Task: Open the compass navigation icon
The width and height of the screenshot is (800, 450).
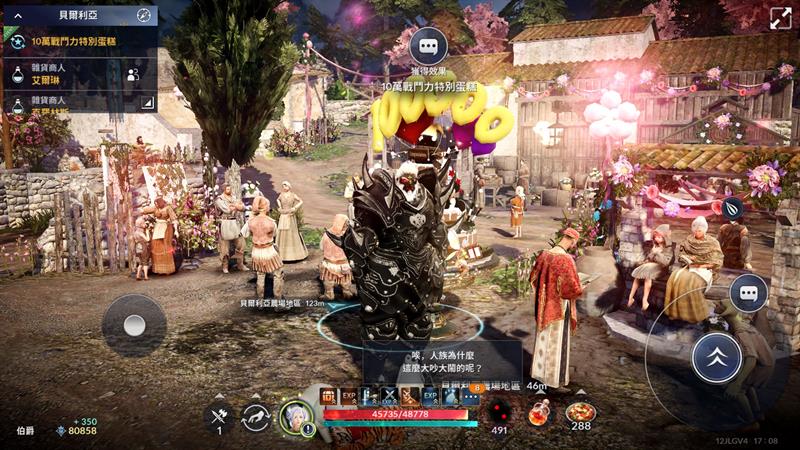Action: (144, 15)
